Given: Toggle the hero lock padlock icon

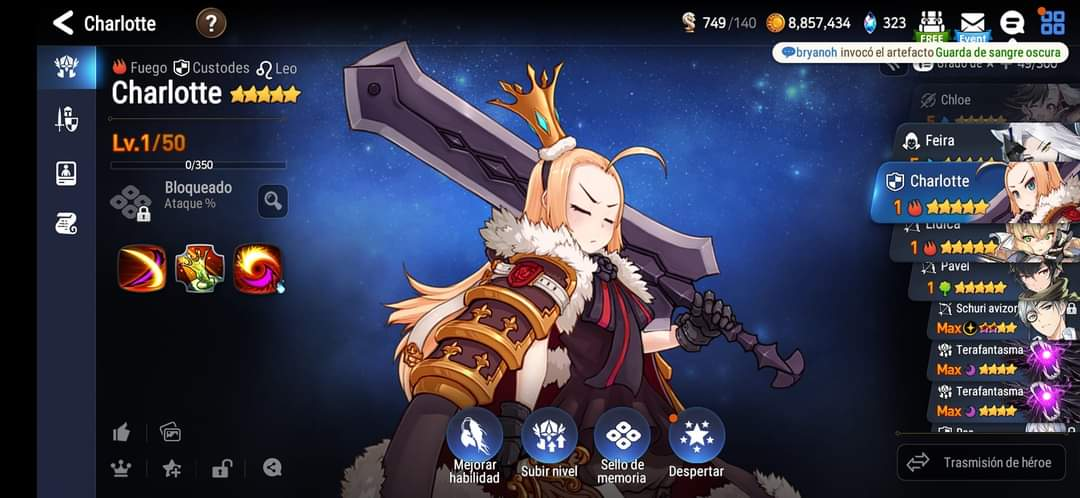Looking at the screenshot, I should click(x=222, y=467).
